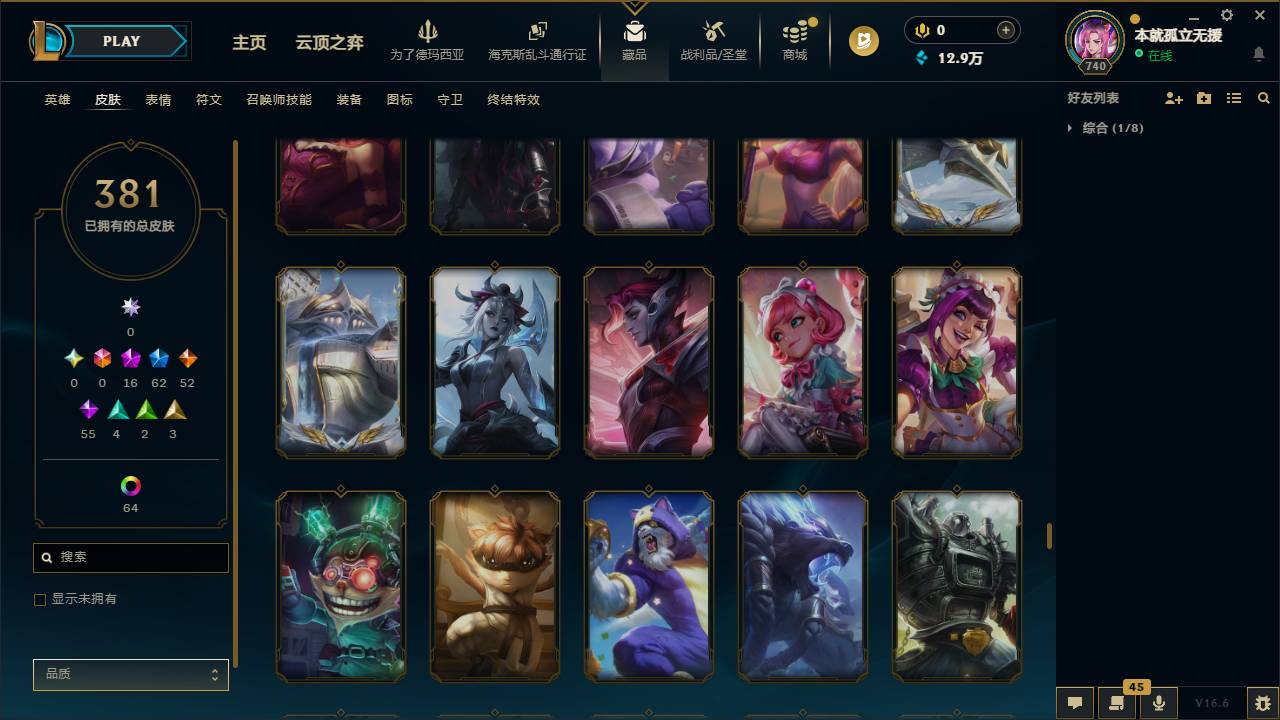This screenshot has height=720, width=1280.
Task: Click the plus button to add RP
Action: point(1005,29)
